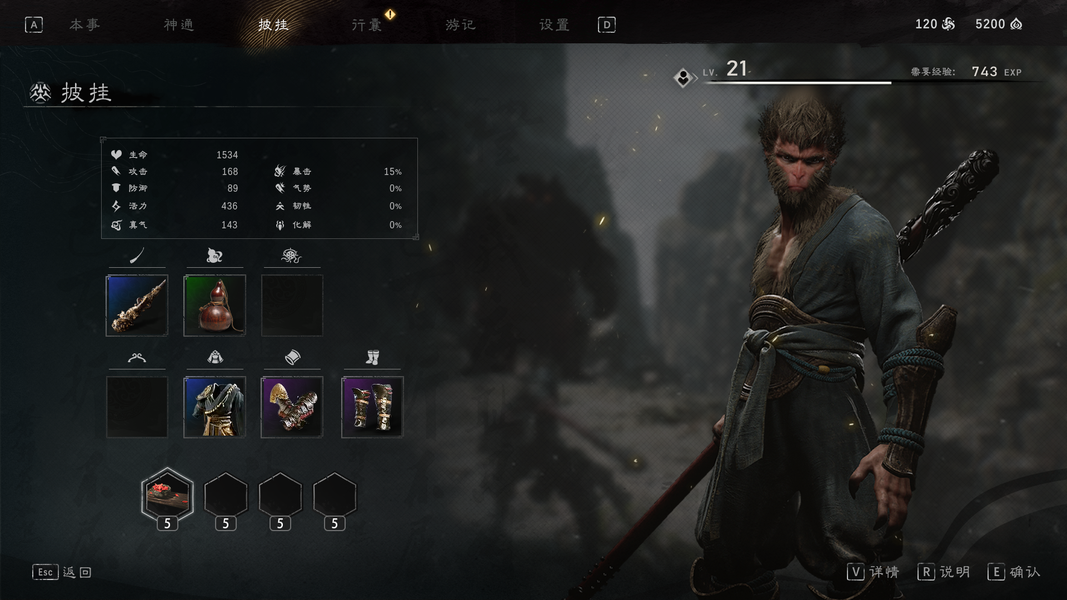Viewport: 1067px width, 600px height.
Task: Select the body armor slot
Action: [x=215, y=407]
